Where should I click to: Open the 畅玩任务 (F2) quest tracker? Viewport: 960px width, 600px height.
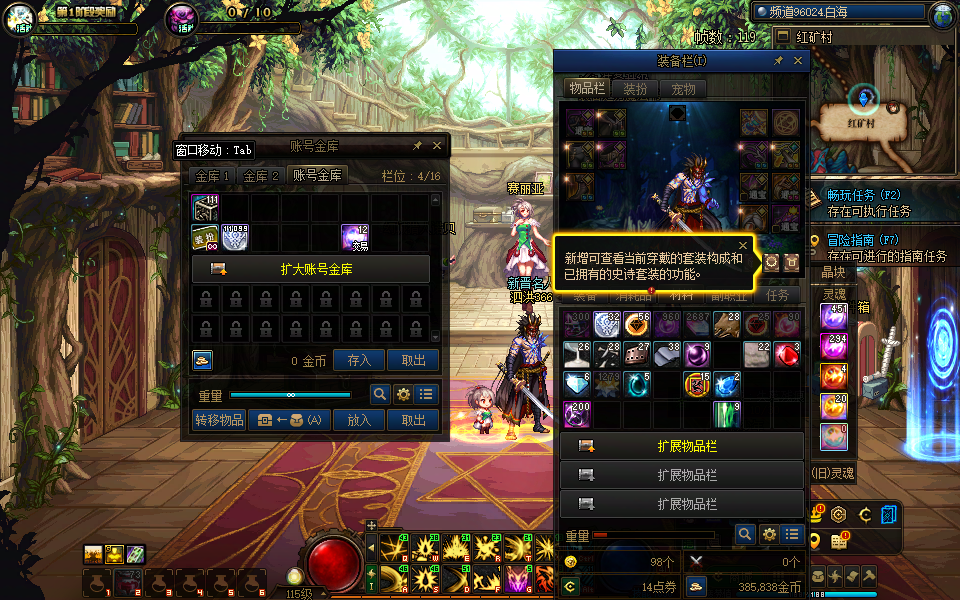pyautogui.click(x=864, y=195)
